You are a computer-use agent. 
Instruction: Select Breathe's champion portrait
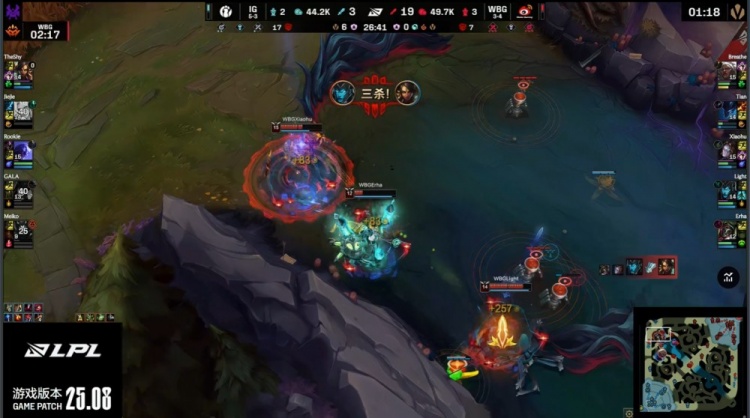[728, 75]
